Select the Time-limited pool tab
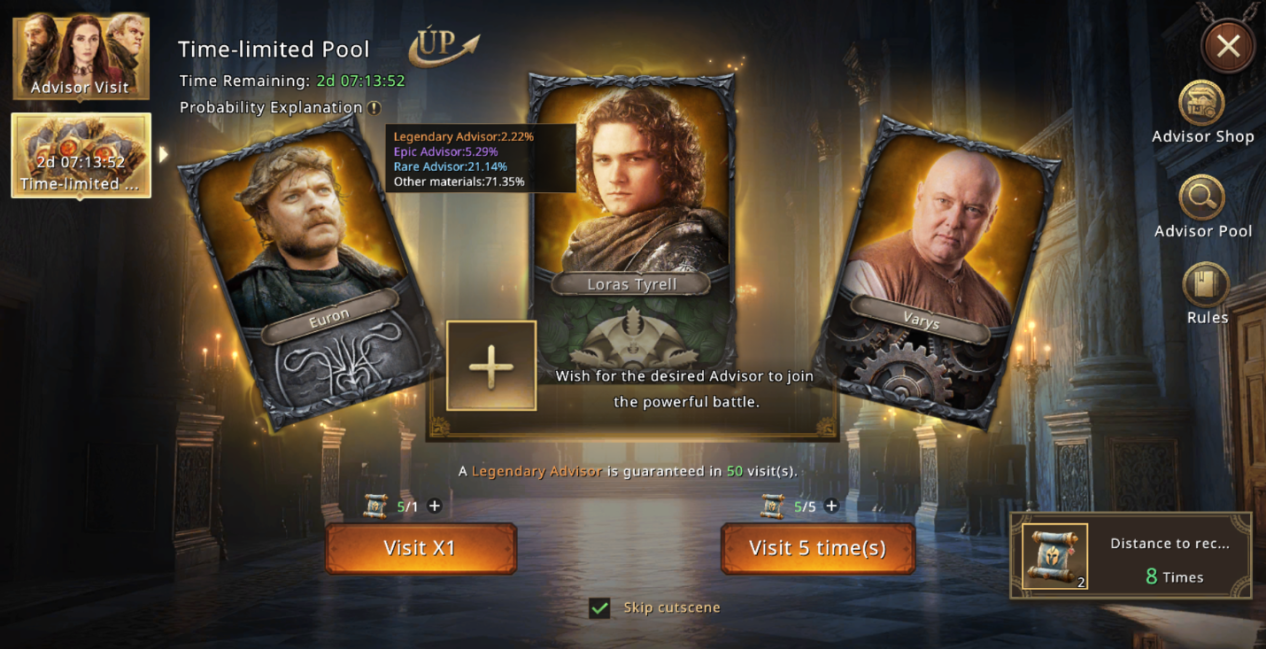 coord(80,155)
